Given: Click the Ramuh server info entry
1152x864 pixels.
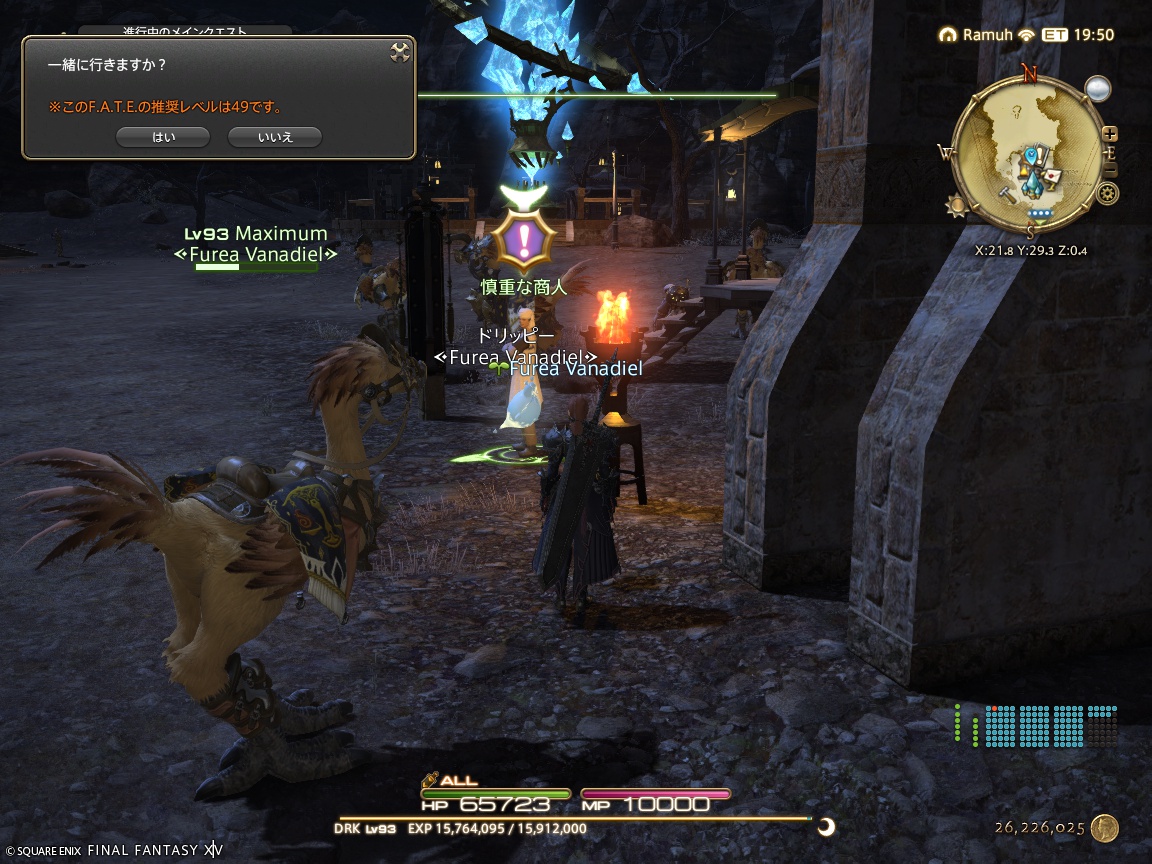Looking at the screenshot, I should [x=977, y=35].
